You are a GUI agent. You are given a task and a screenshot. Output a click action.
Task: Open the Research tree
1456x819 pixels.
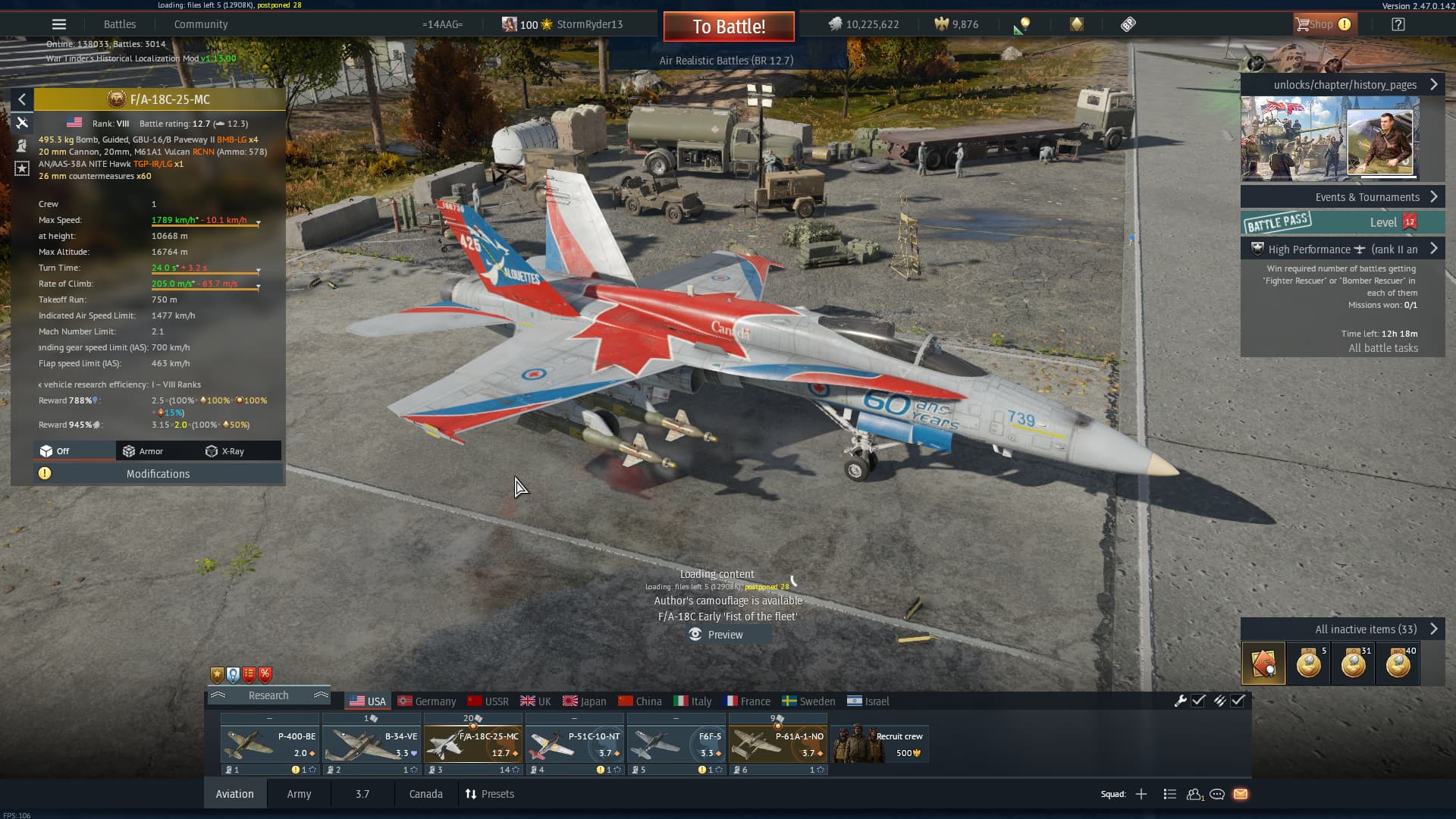pos(268,695)
